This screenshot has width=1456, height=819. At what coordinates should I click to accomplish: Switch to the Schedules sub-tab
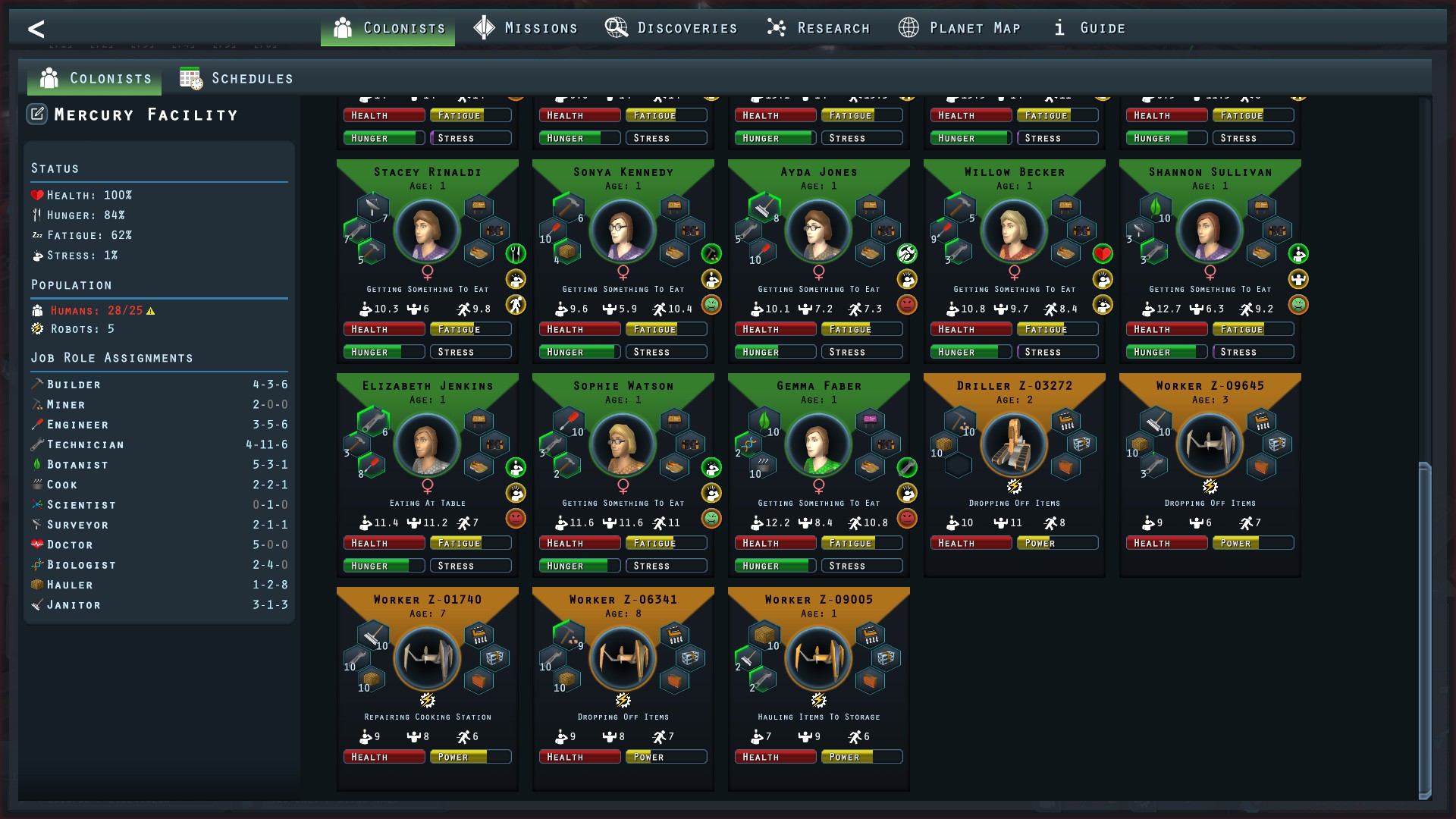pyautogui.click(x=237, y=78)
